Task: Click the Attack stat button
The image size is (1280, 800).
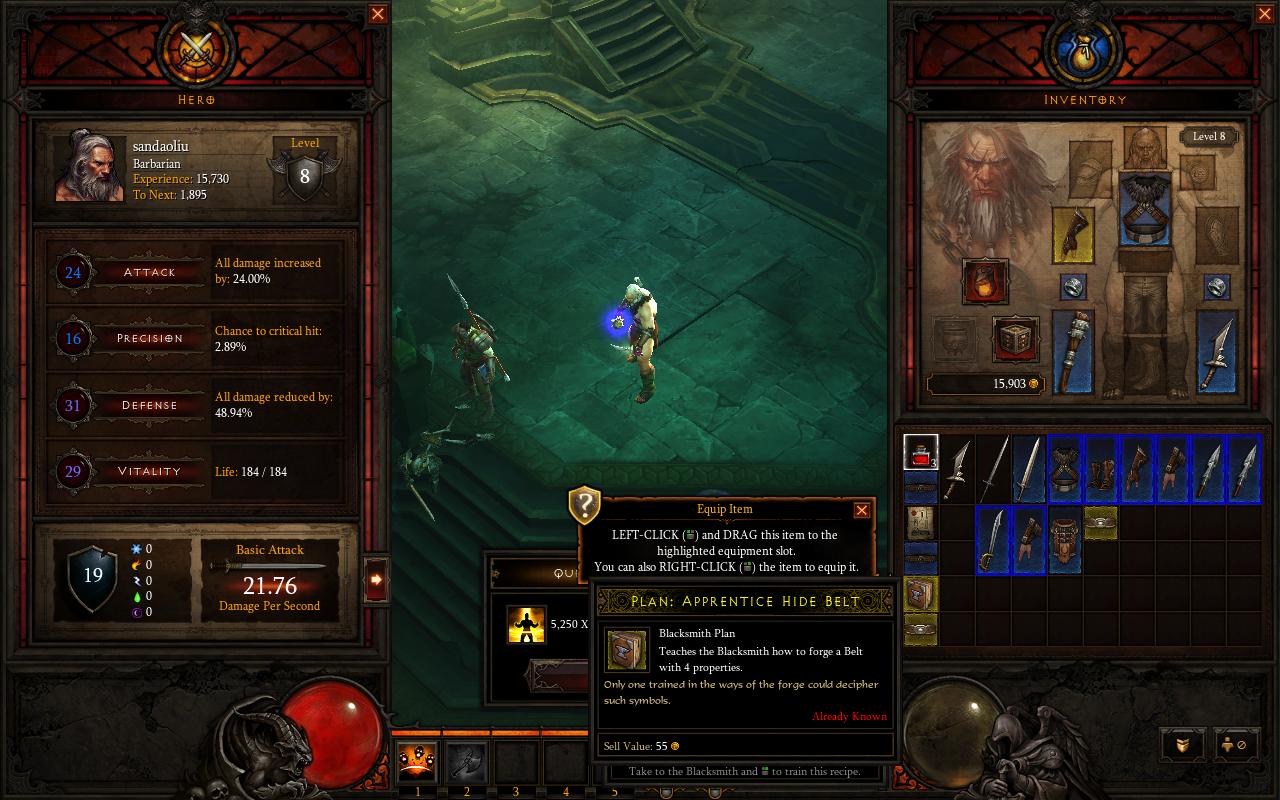Action: pos(149,272)
